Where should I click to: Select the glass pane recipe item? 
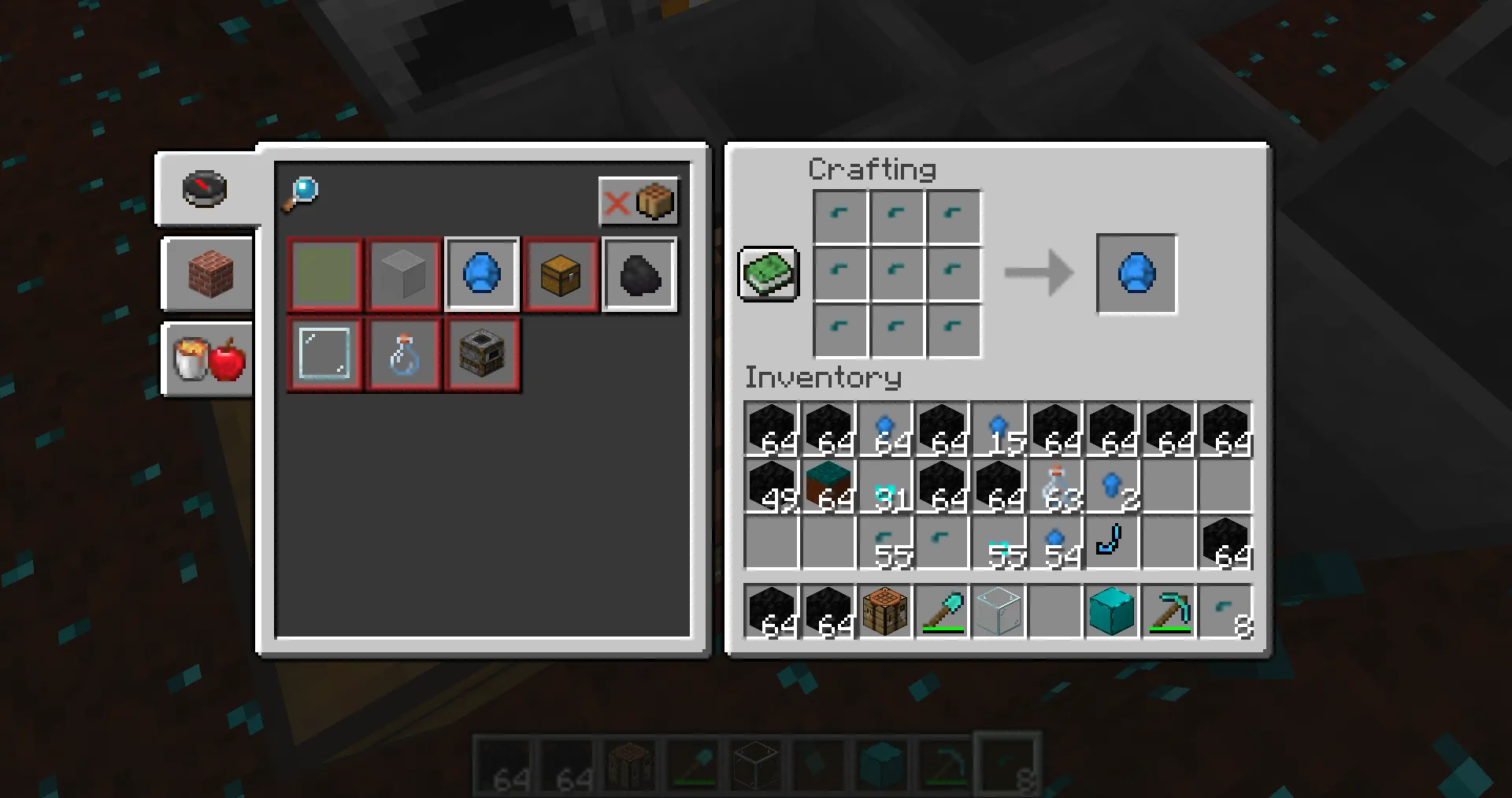(x=324, y=354)
